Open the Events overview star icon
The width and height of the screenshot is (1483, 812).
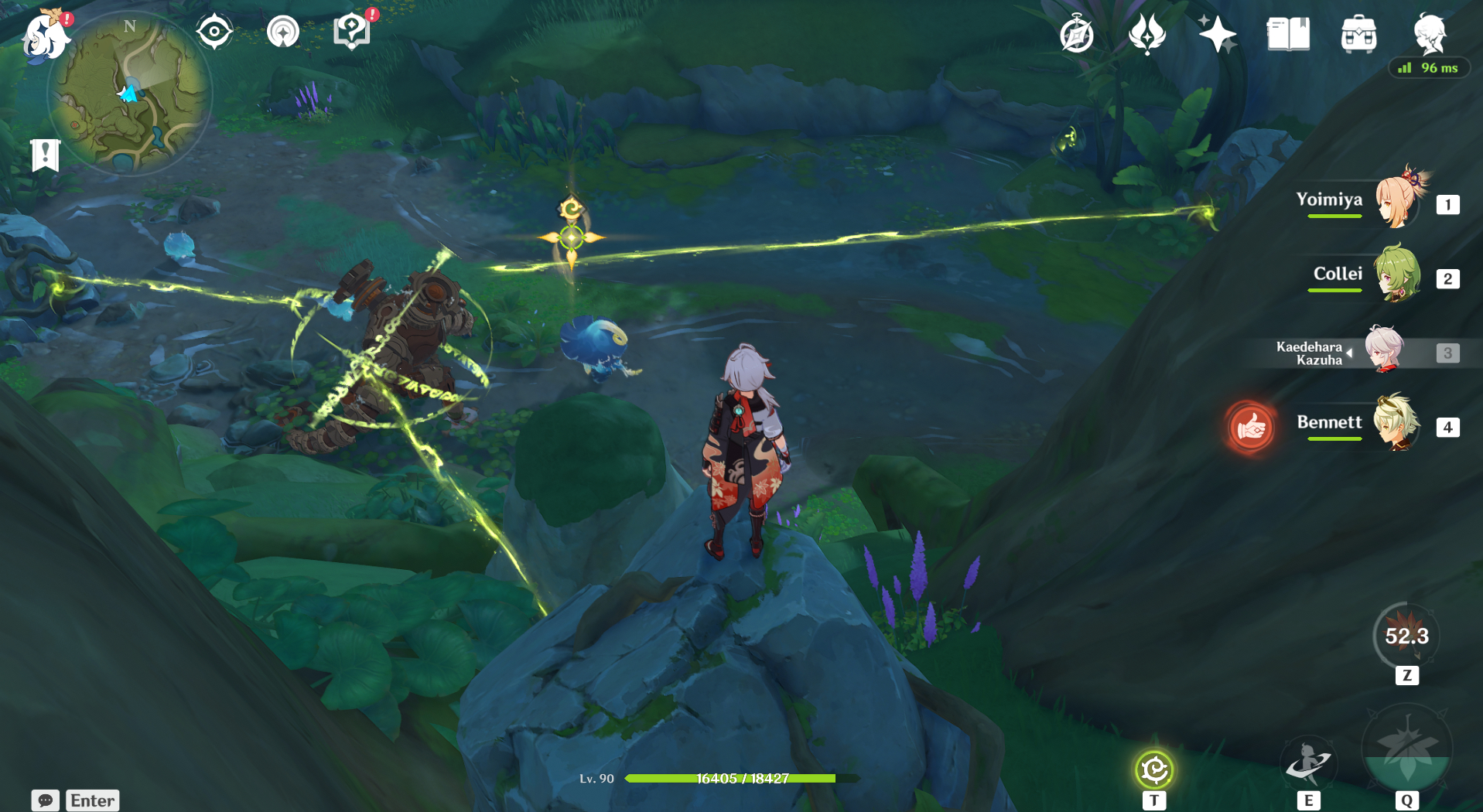click(1218, 34)
